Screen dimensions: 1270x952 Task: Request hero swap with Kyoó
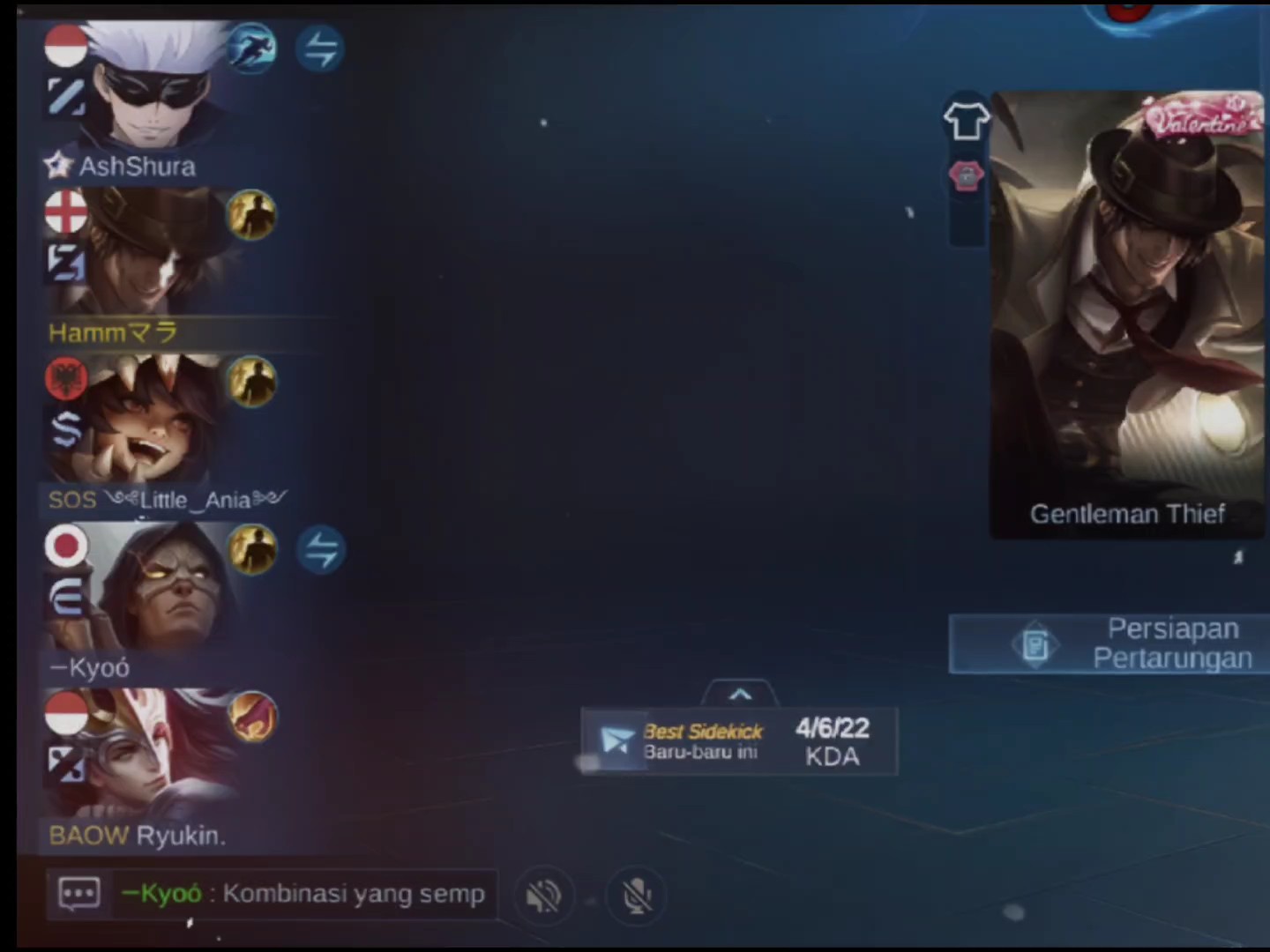click(x=321, y=551)
